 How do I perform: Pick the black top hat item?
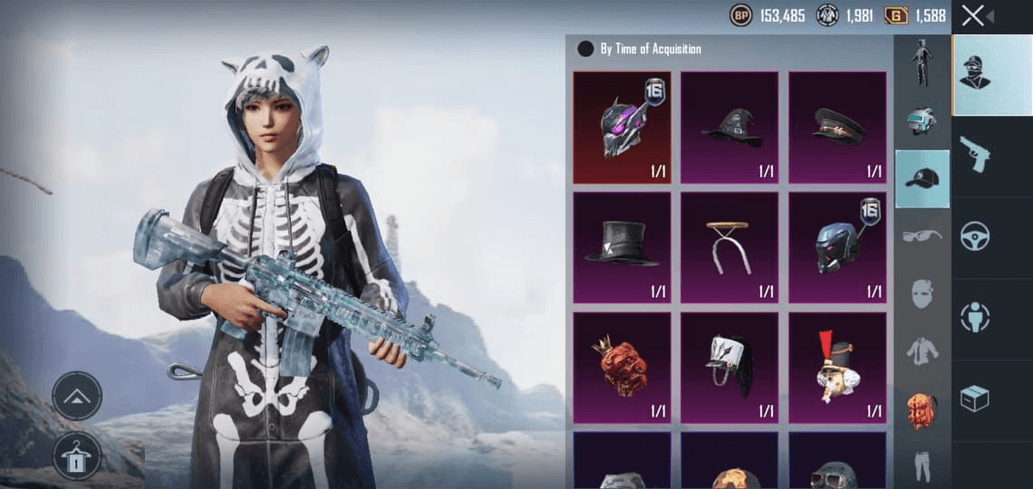click(621, 247)
